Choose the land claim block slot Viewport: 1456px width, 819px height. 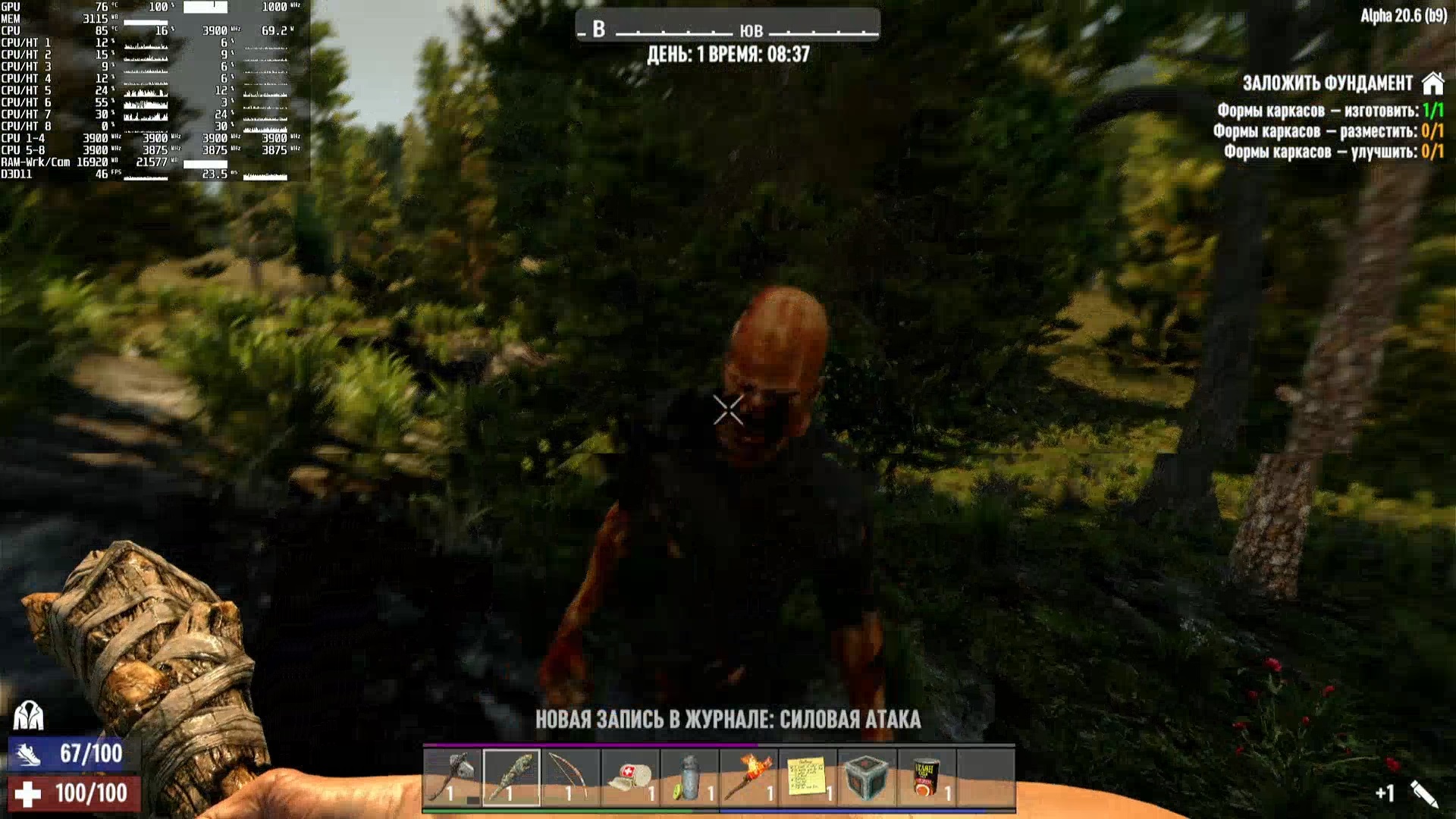(x=867, y=777)
